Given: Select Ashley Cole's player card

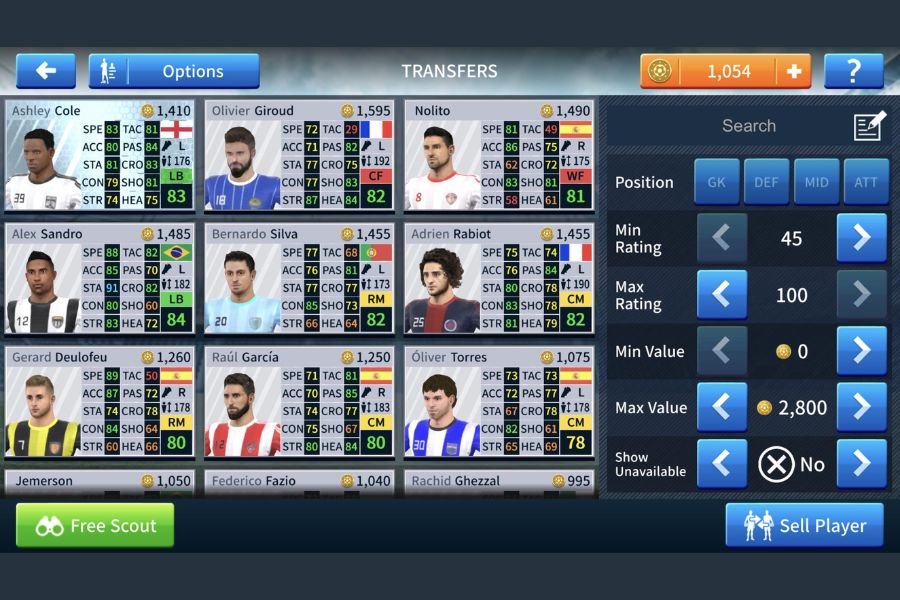Looking at the screenshot, I should click(x=99, y=156).
